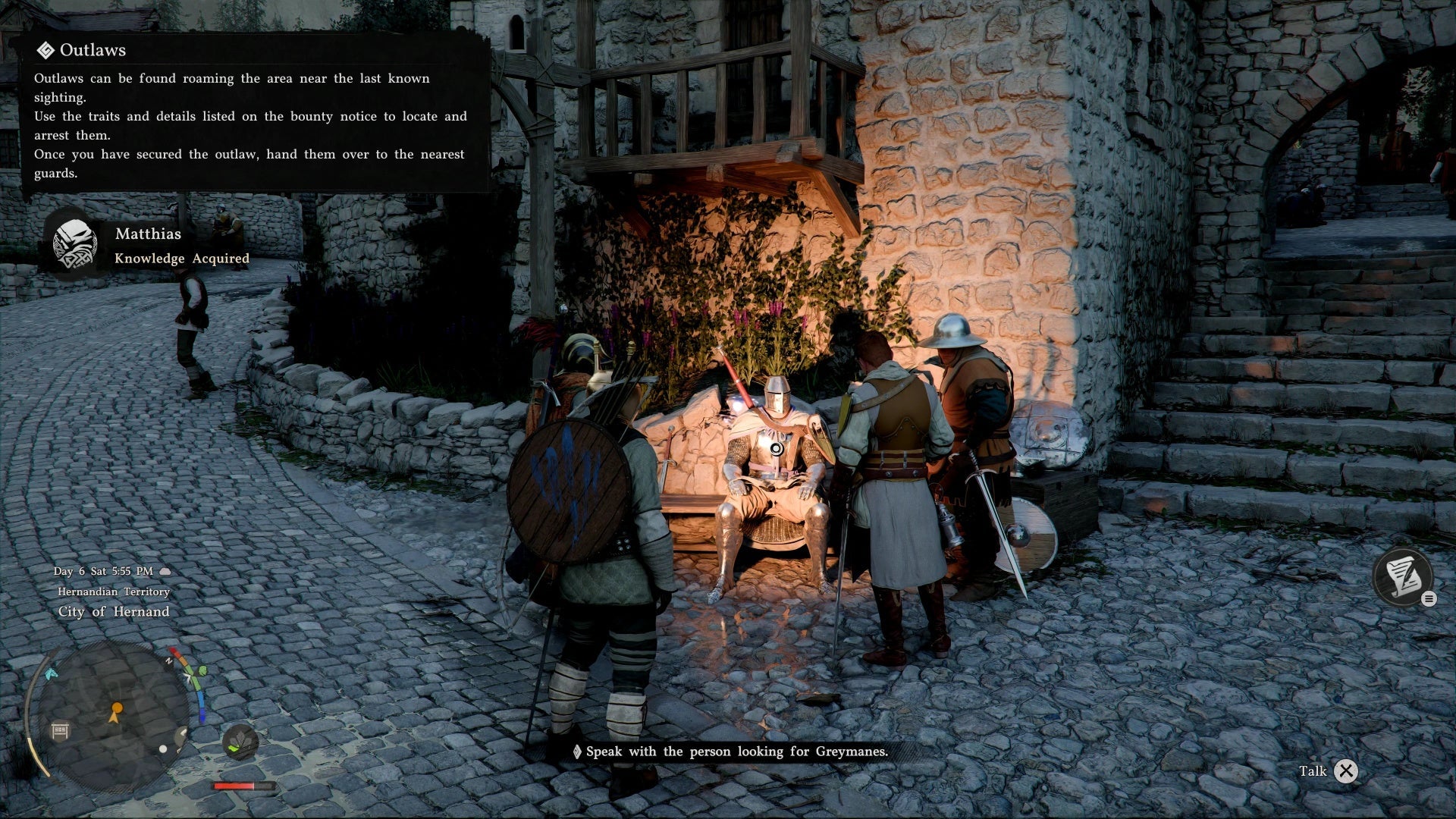
Task: Click the blue horse marker on minimap
Action: pyautogui.click(x=51, y=673)
